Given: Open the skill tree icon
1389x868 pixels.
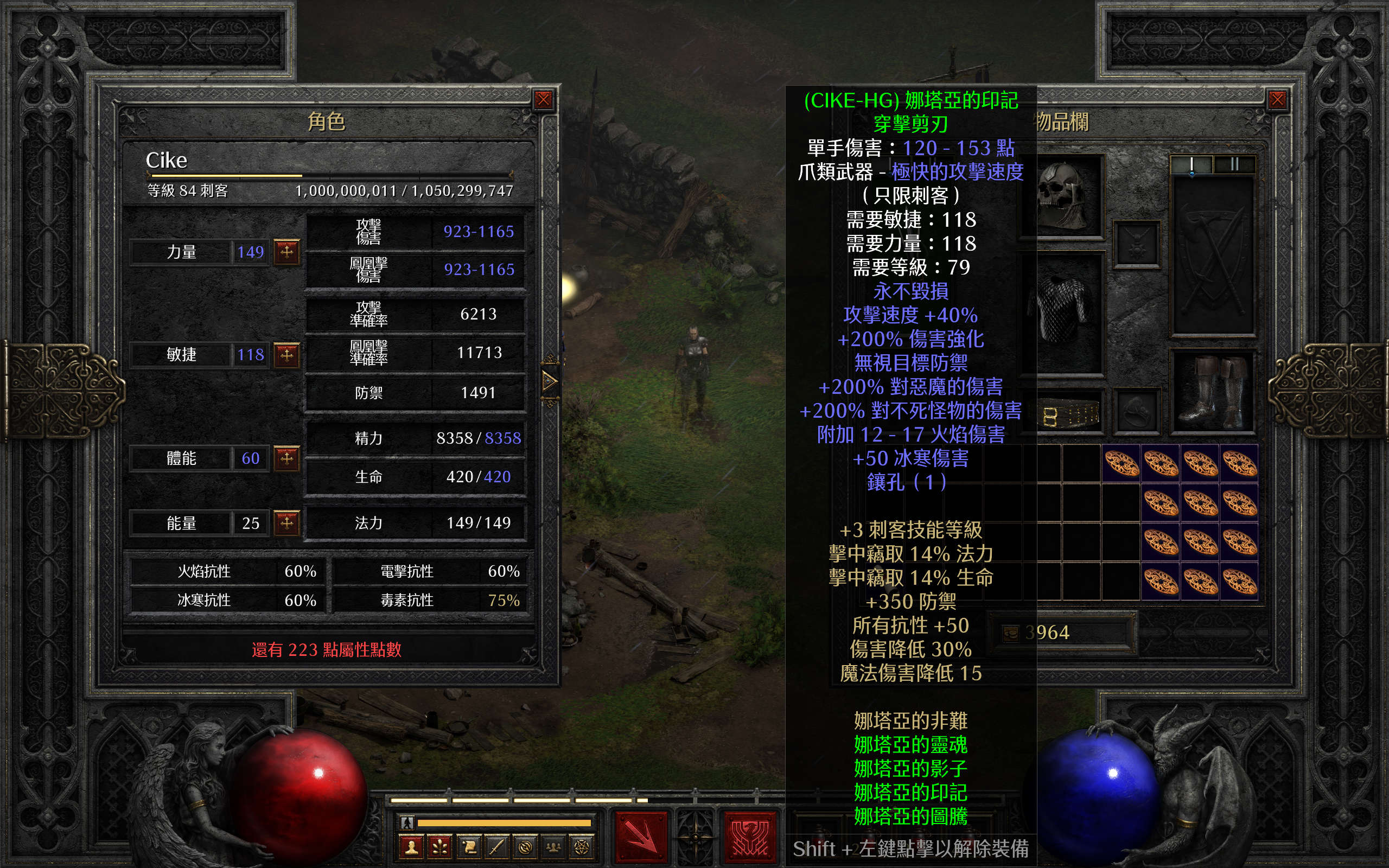Looking at the screenshot, I should [439, 847].
